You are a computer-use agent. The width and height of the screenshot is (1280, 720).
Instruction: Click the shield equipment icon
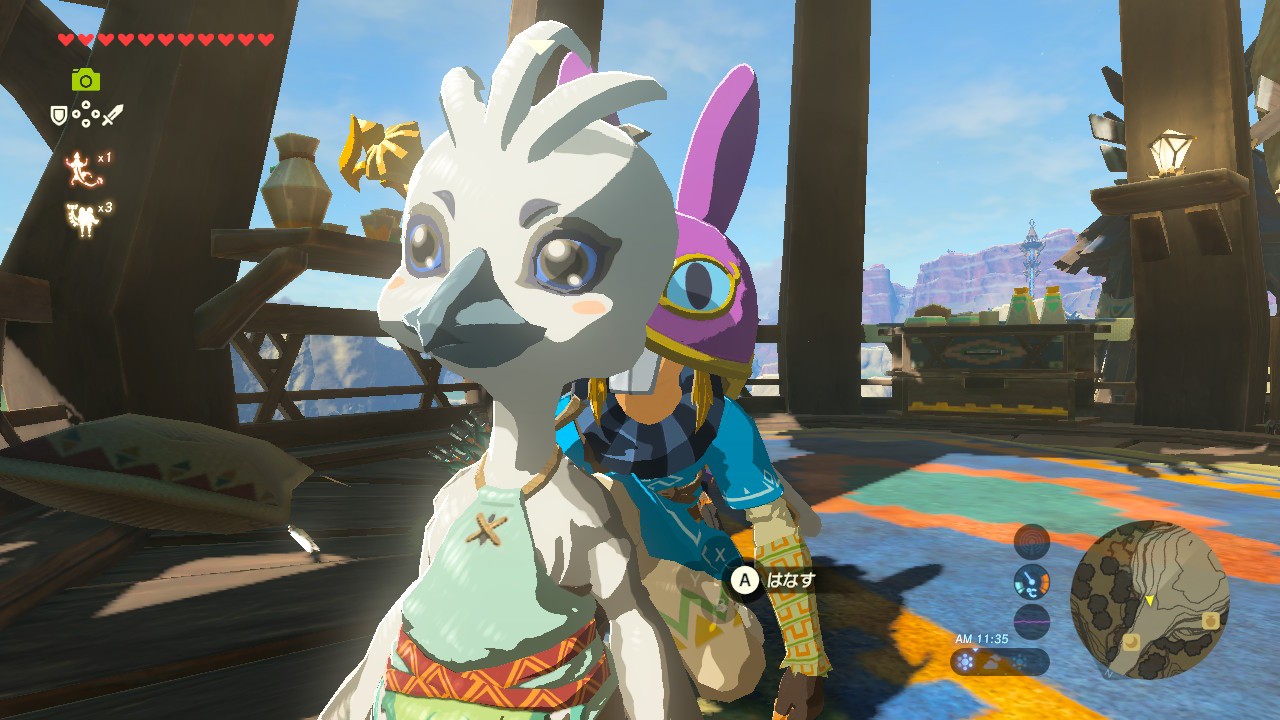(60, 116)
